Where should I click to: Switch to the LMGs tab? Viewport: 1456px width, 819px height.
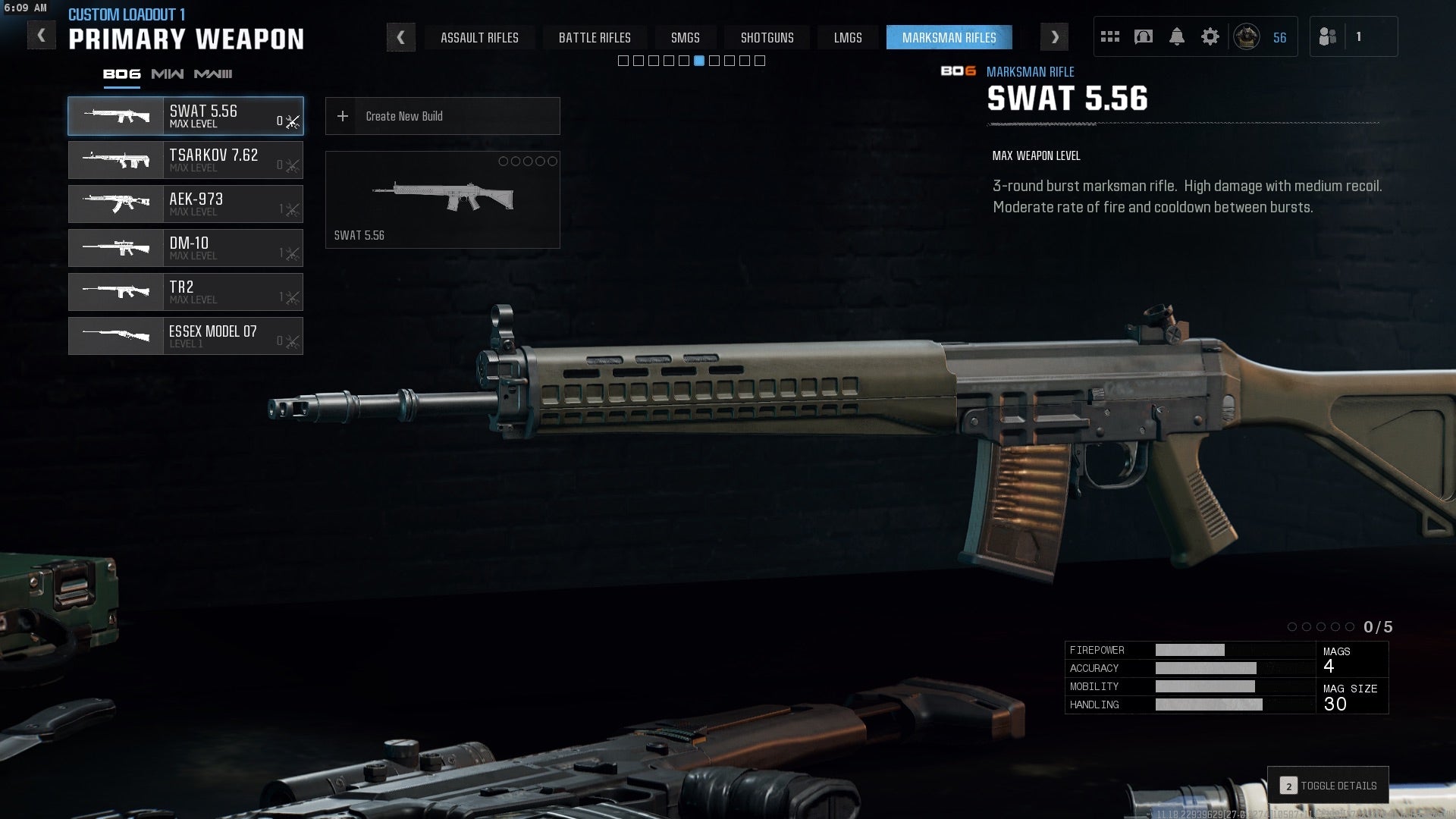point(848,37)
